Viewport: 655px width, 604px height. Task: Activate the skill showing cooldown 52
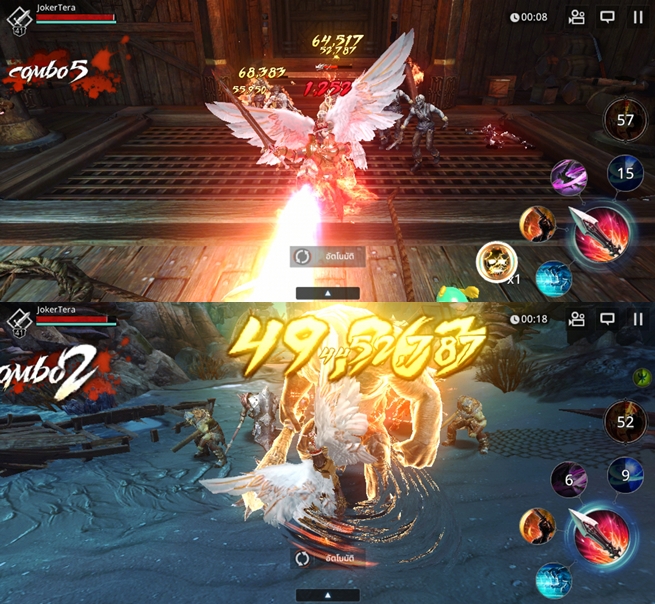pyautogui.click(x=626, y=422)
